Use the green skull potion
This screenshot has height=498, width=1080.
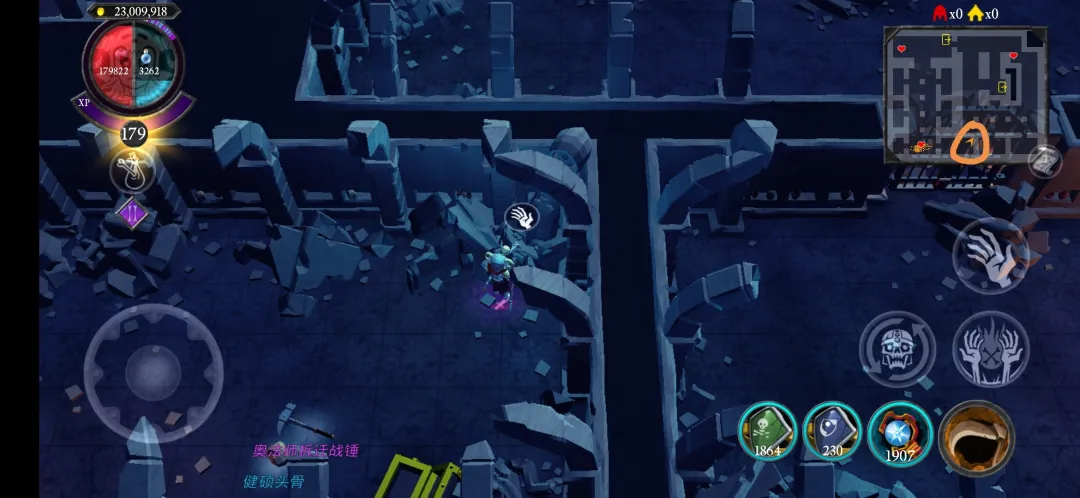pos(767,432)
